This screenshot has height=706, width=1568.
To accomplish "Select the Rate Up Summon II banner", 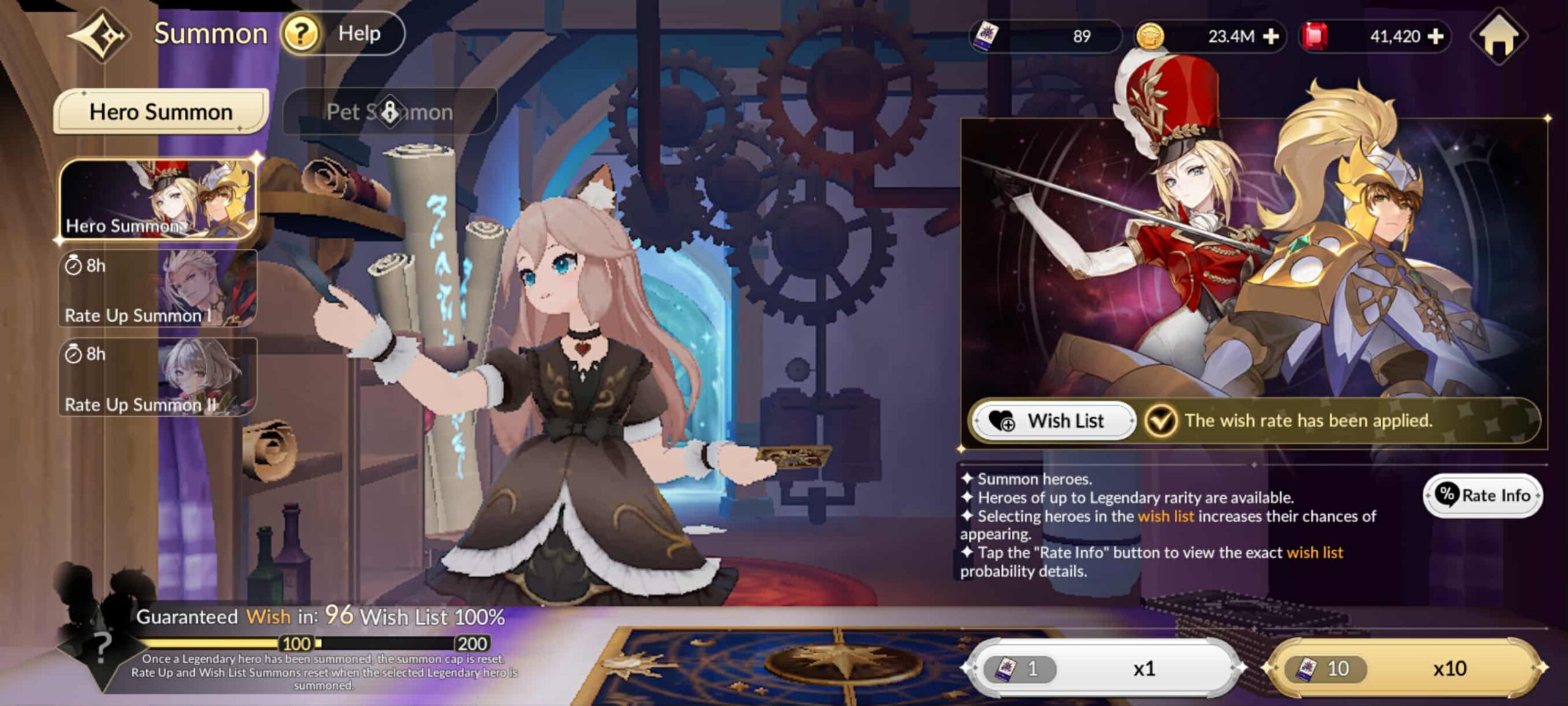I will pos(157,377).
